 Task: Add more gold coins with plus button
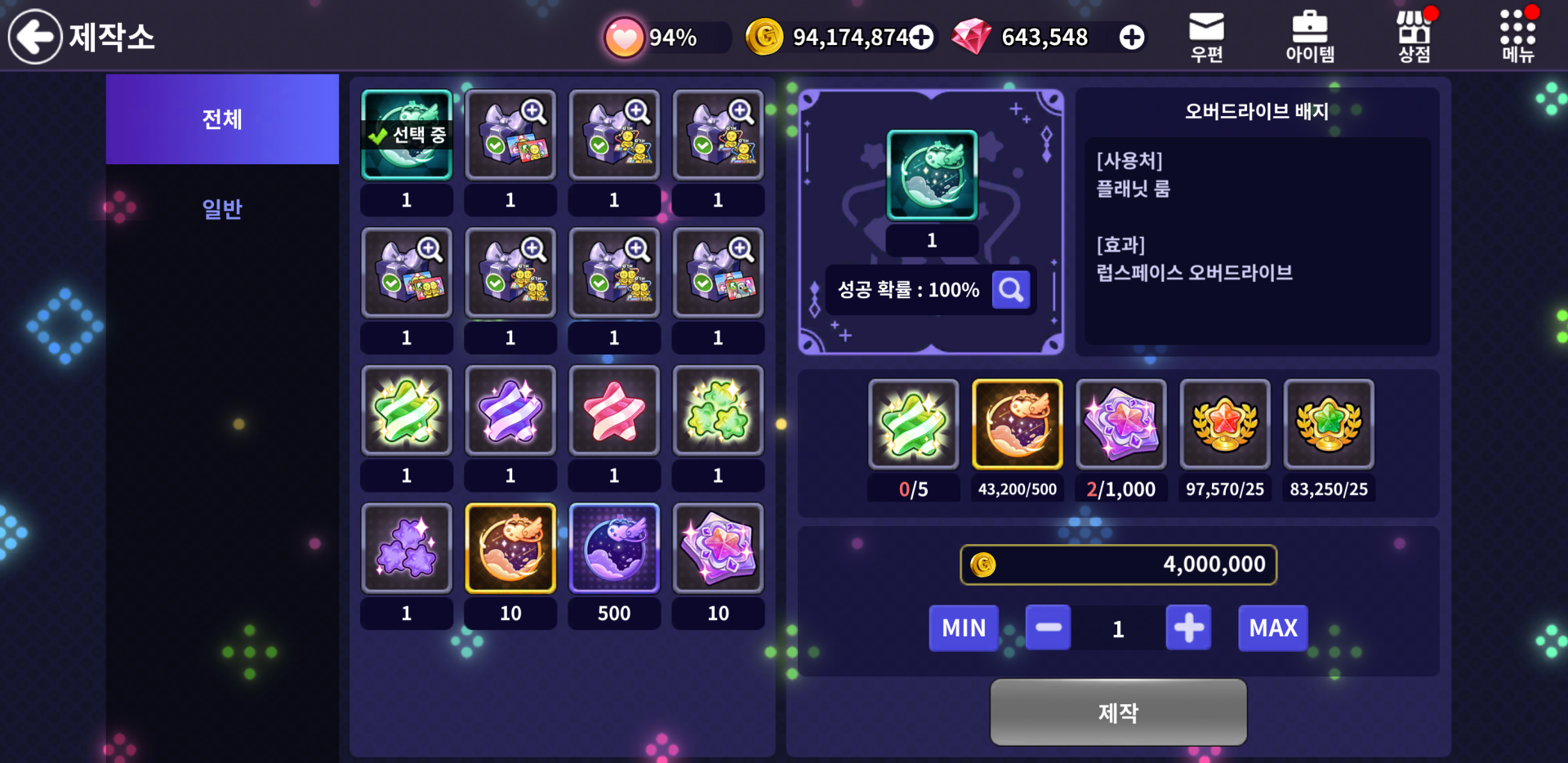coord(921,38)
